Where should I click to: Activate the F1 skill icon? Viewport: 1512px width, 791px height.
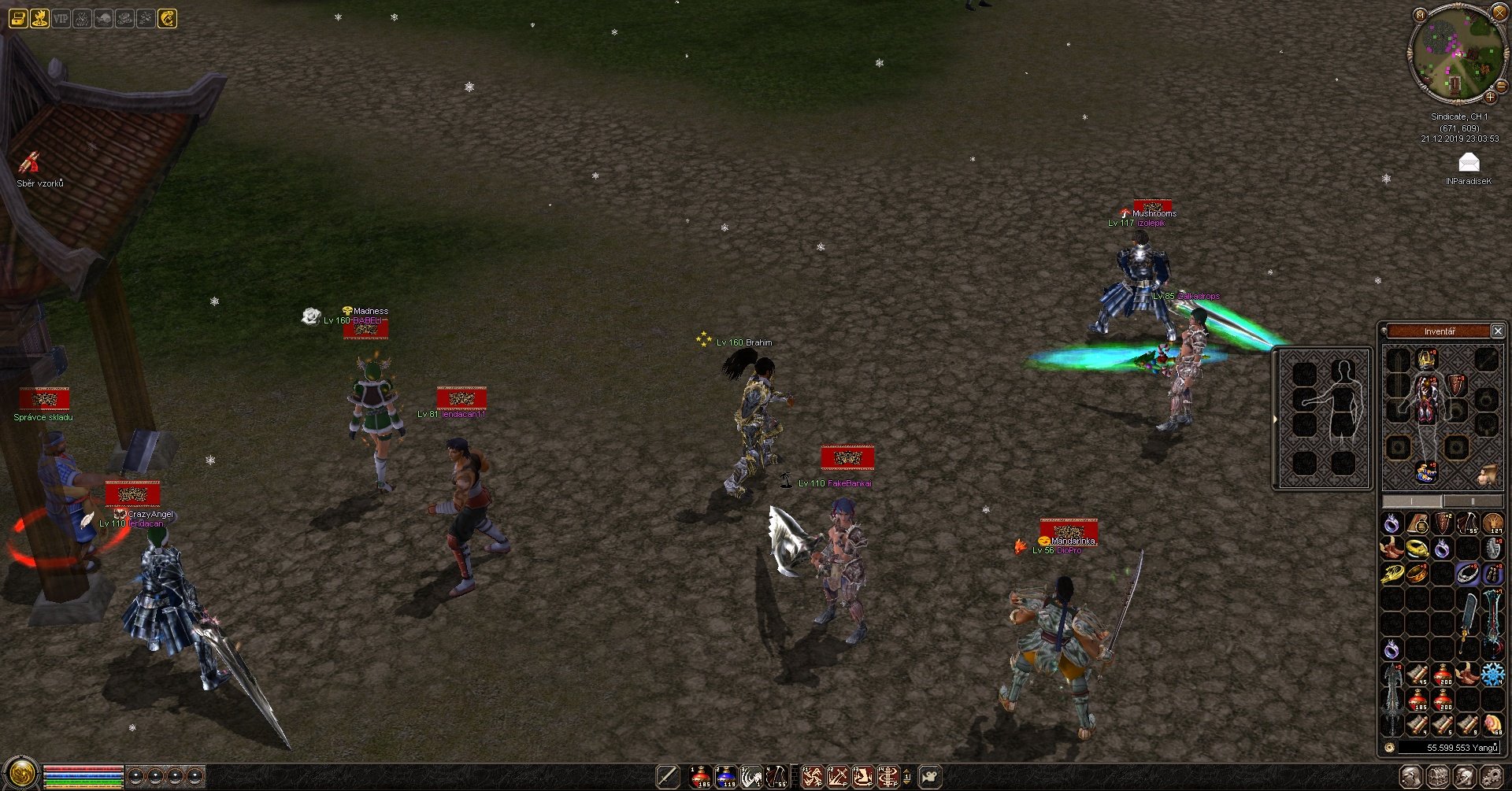[812, 777]
